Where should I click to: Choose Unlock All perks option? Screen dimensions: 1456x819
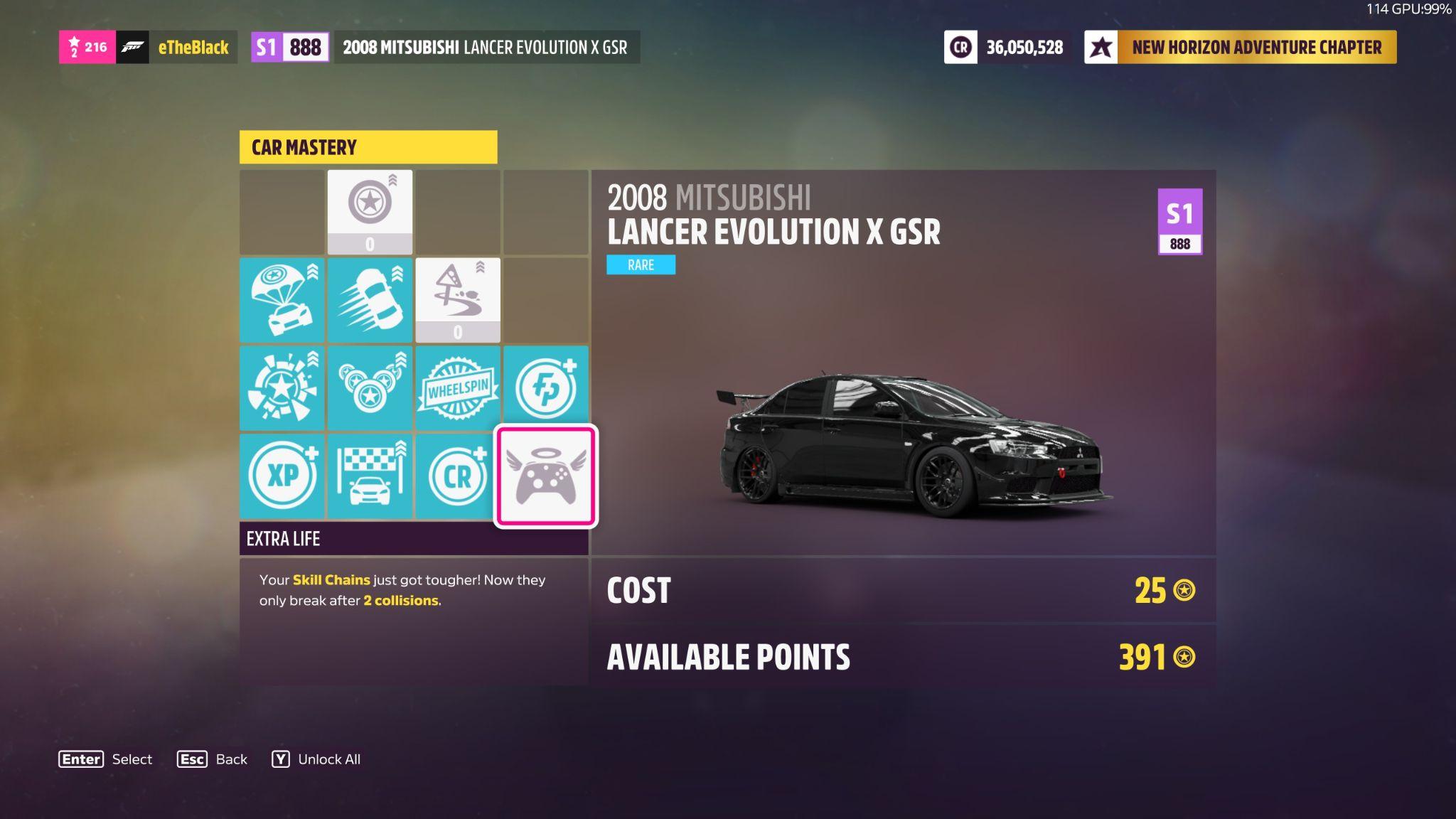coord(316,759)
